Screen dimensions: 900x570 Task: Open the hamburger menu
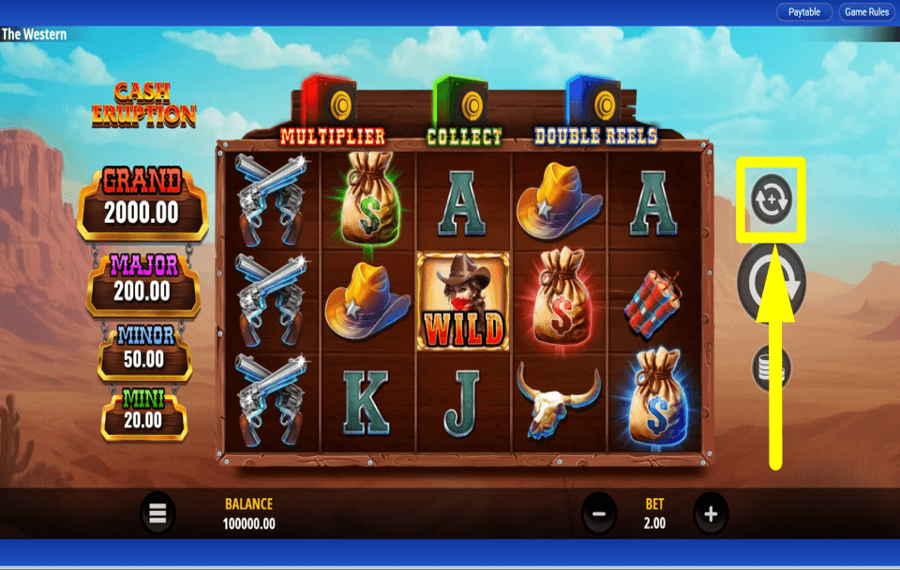coord(157,514)
